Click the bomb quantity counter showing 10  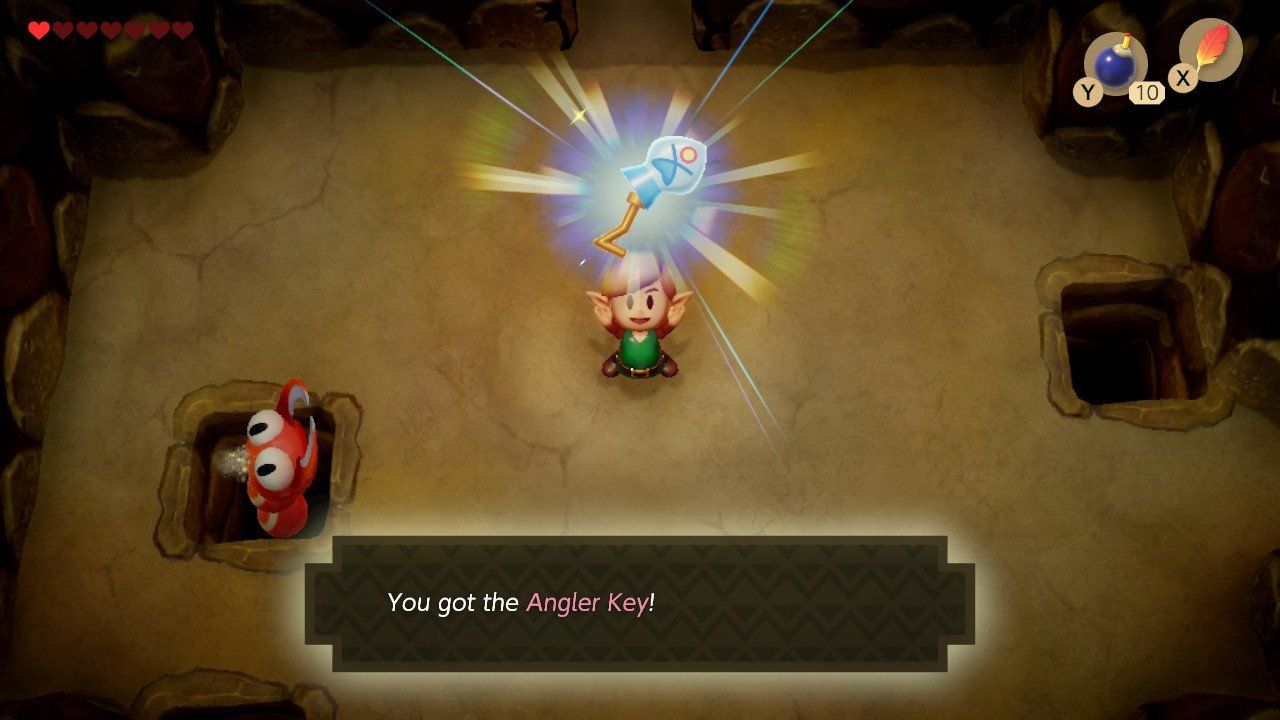1145,92
